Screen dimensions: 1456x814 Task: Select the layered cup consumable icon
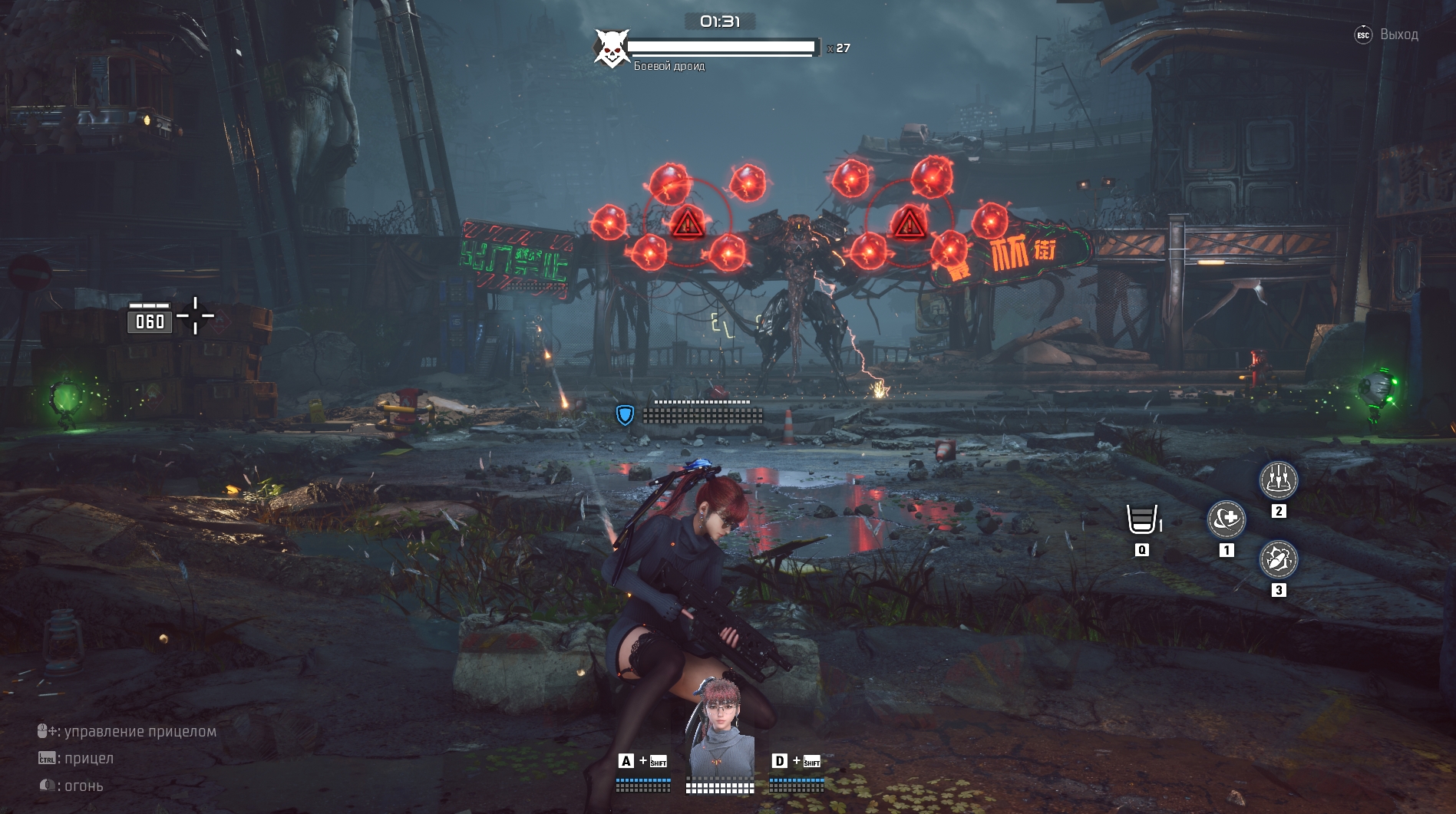point(1141,519)
